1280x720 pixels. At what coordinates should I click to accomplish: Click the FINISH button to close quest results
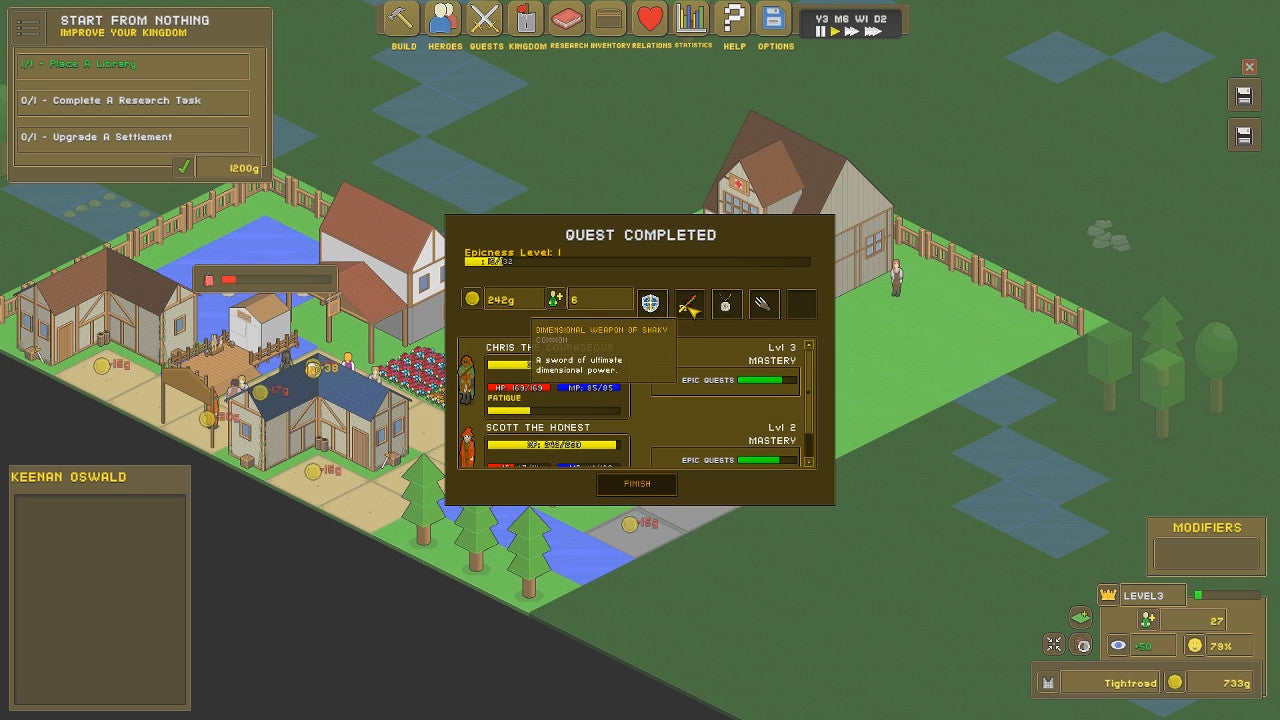click(637, 484)
